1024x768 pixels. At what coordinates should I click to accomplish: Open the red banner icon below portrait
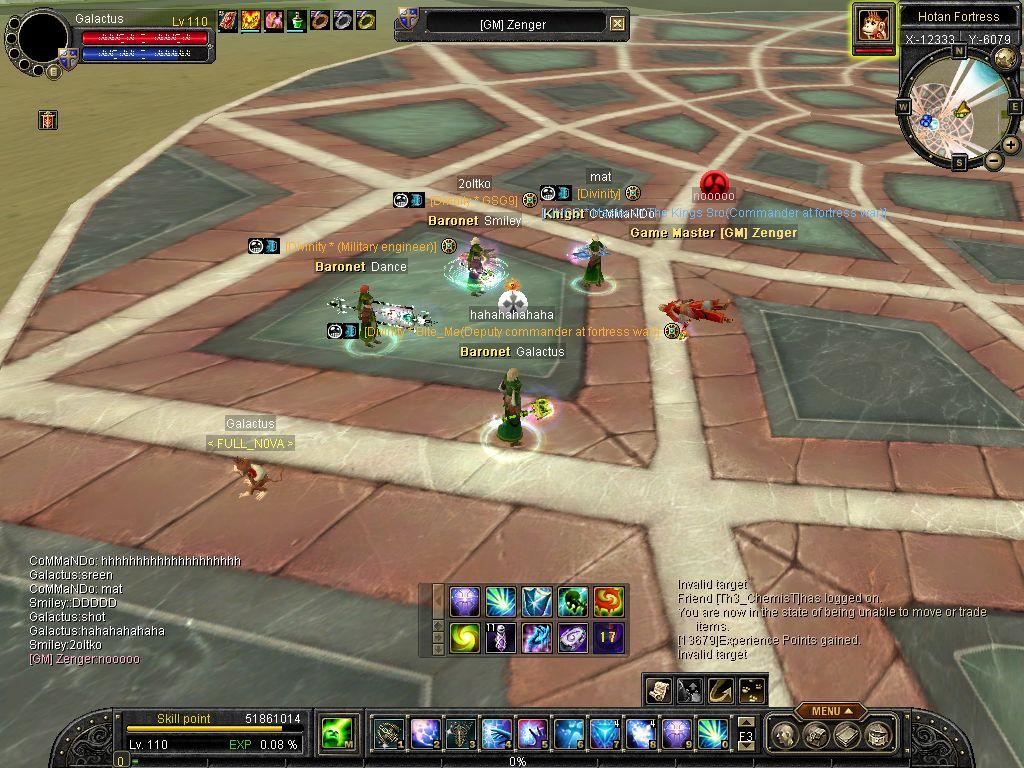coord(48,120)
